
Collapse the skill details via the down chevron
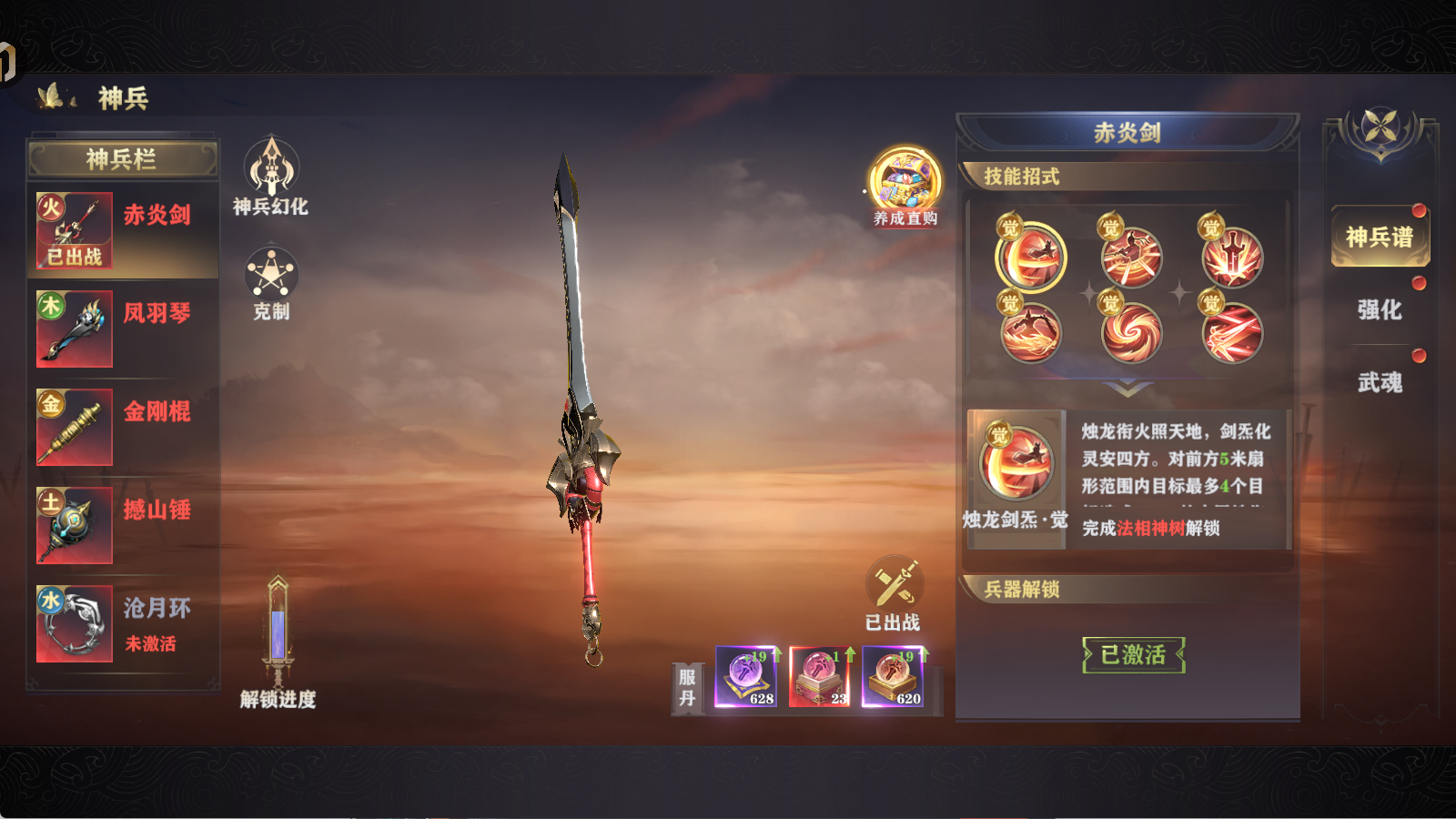tap(1128, 387)
